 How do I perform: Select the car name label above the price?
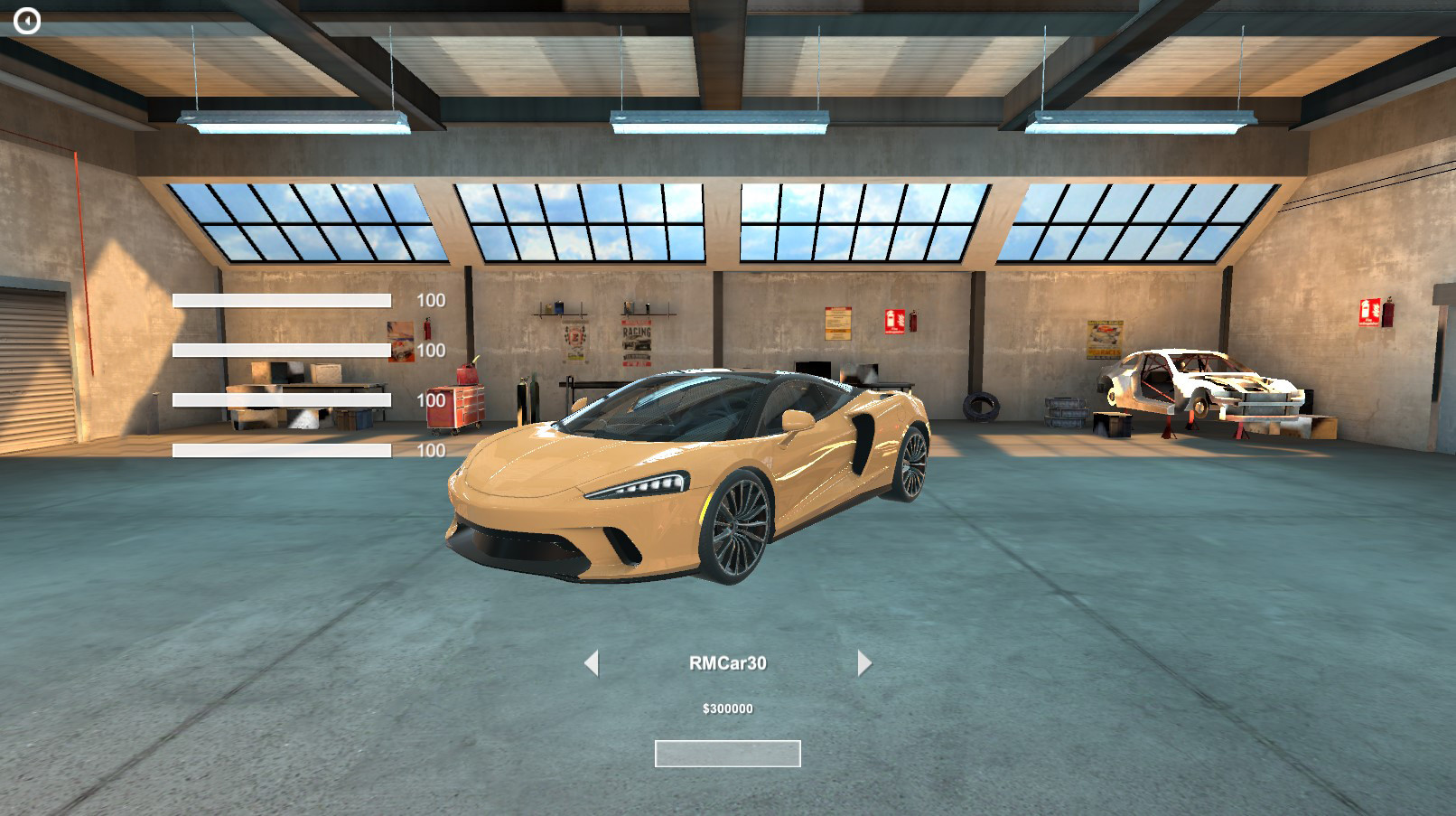click(728, 661)
